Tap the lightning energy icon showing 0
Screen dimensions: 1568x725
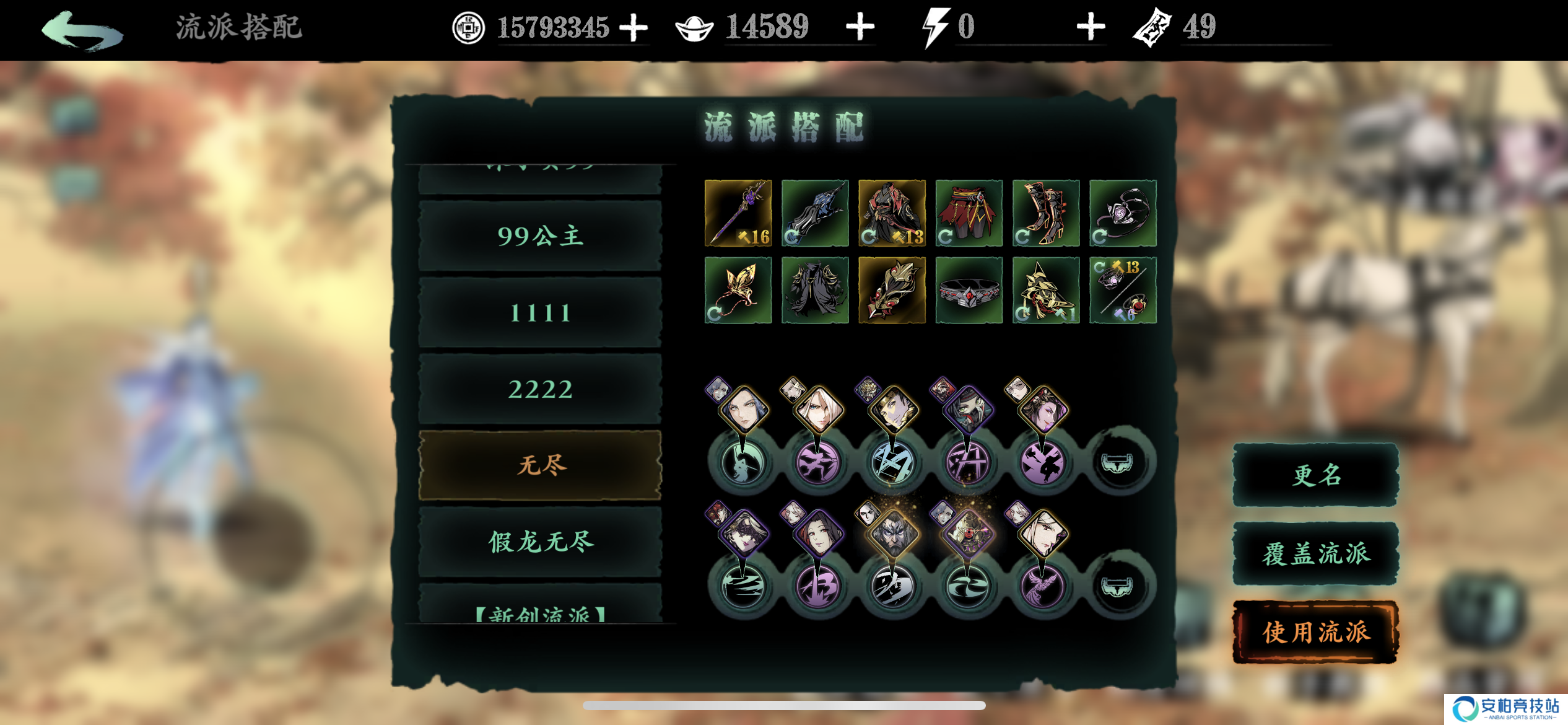coord(935,26)
